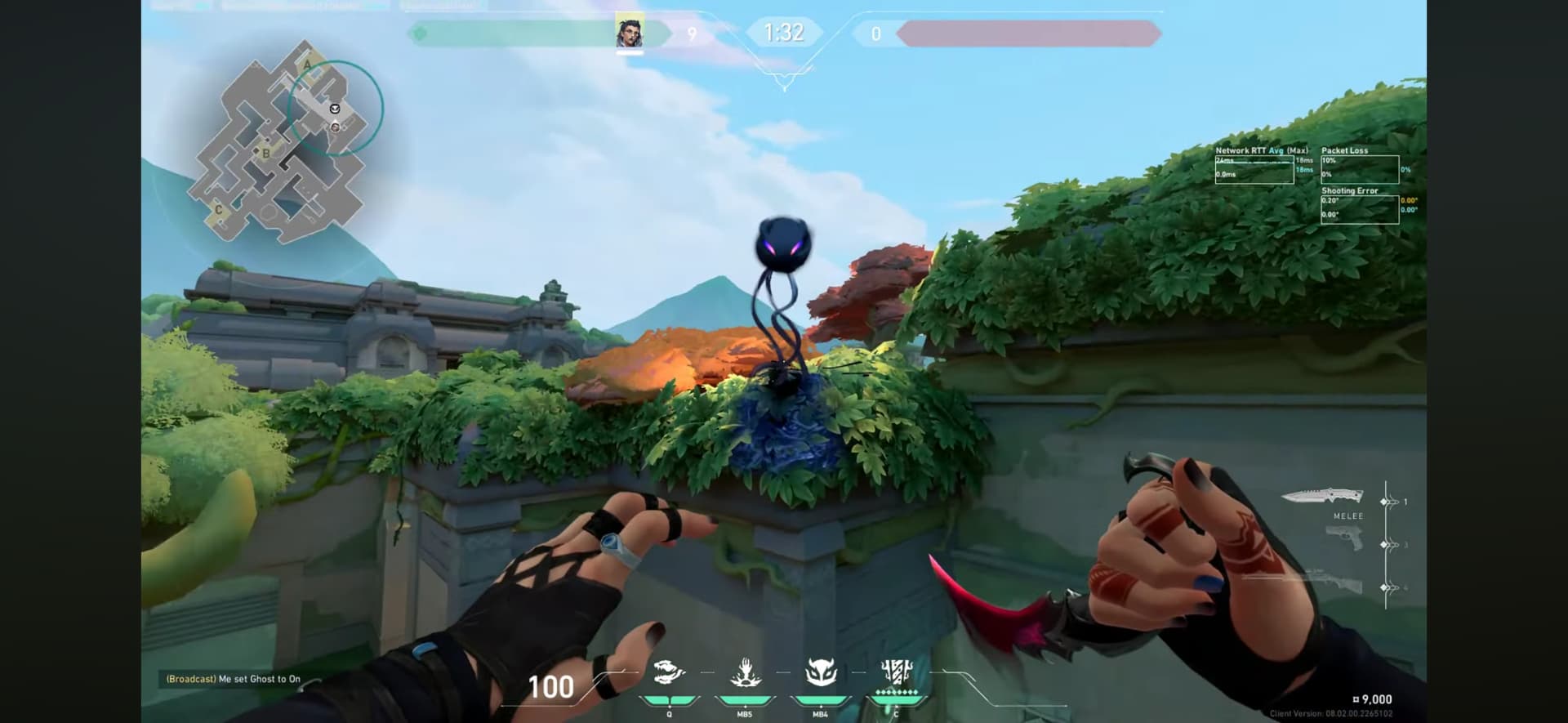
Task: Trigger the ultimate ability bound to C
Action: (897, 675)
